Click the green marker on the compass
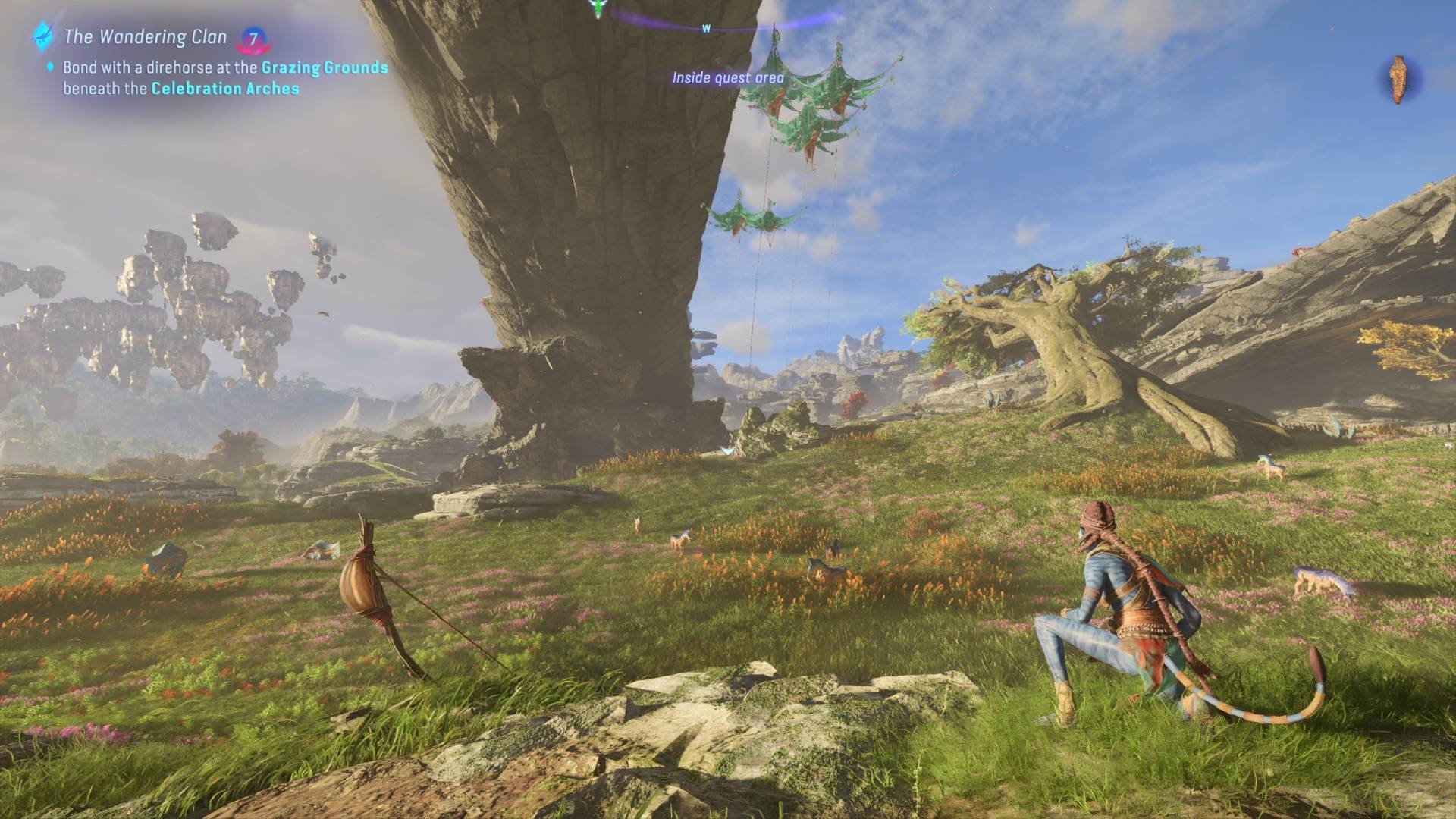Image resolution: width=1456 pixels, height=819 pixels. [x=599, y=8]
